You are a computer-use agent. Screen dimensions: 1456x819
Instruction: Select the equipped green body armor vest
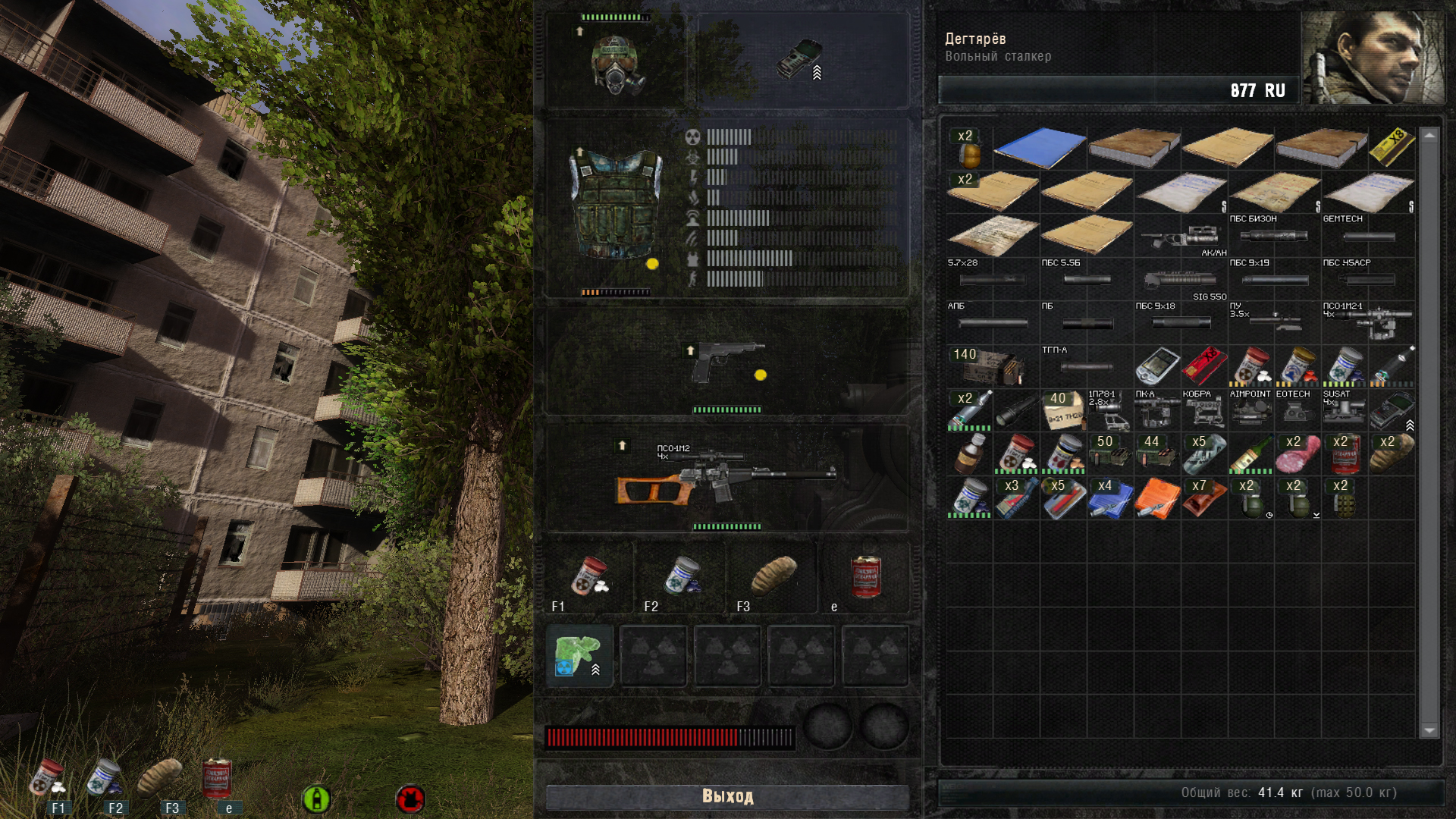(615, 205)
